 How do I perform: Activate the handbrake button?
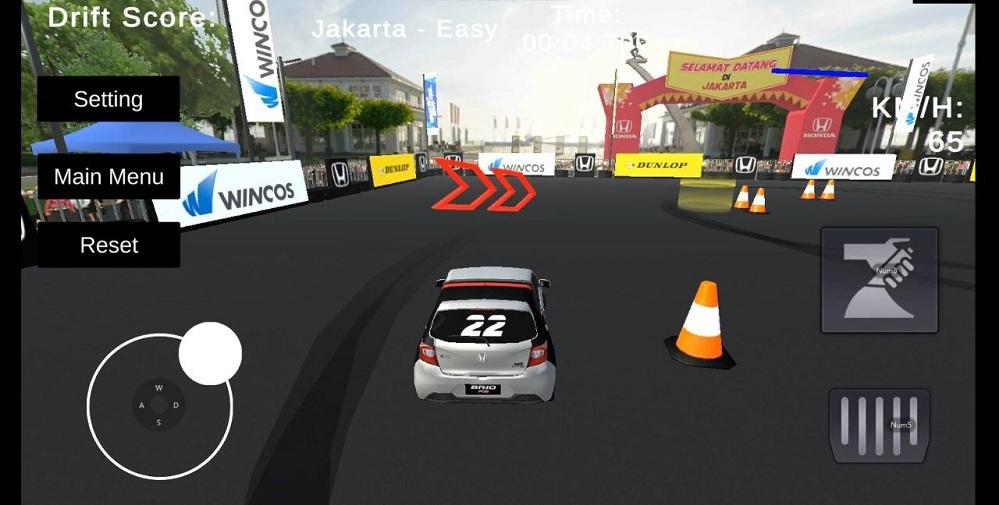[879, 280]
